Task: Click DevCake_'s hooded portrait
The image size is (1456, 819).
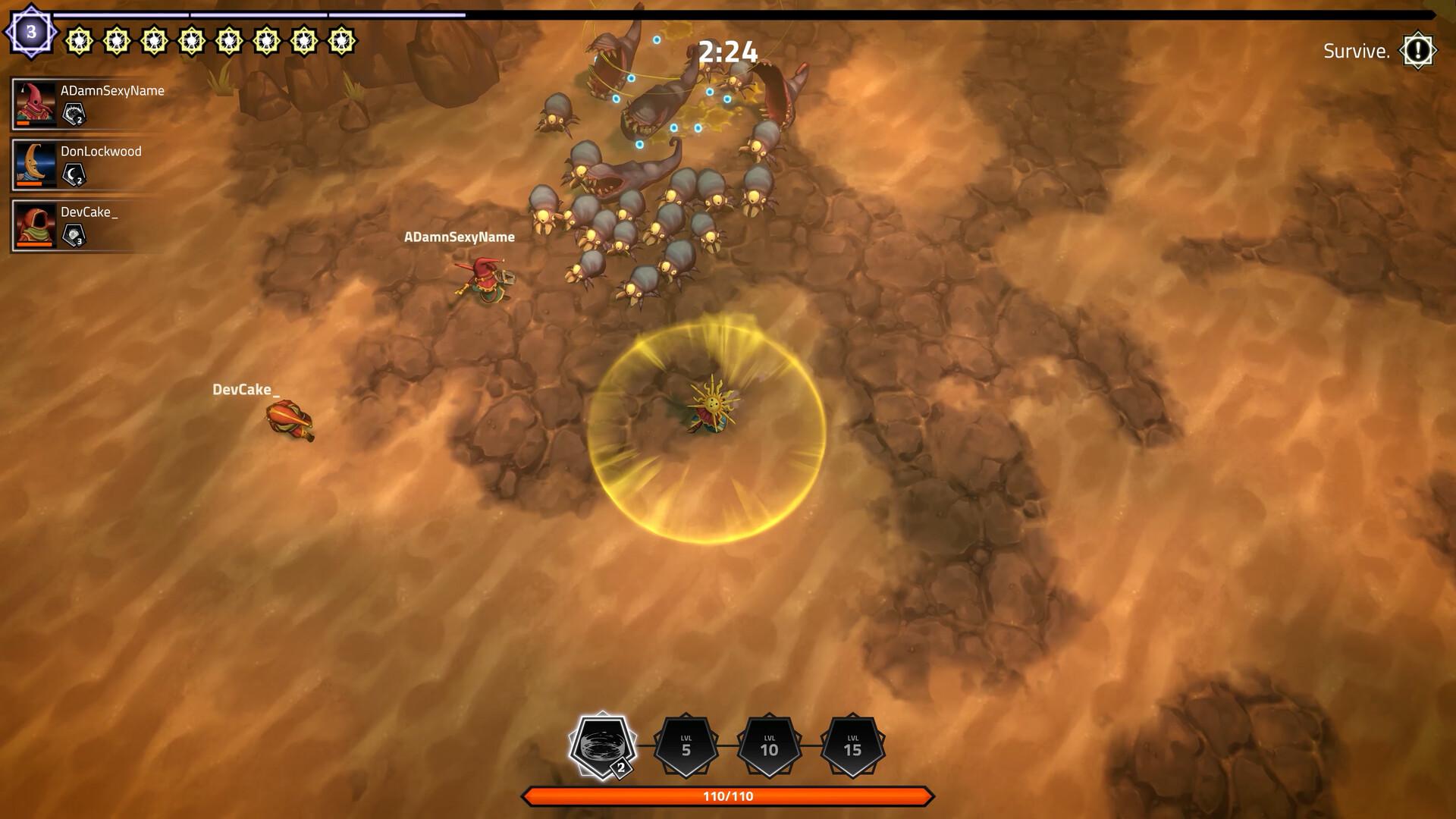Action: click(x=36, y=225)
